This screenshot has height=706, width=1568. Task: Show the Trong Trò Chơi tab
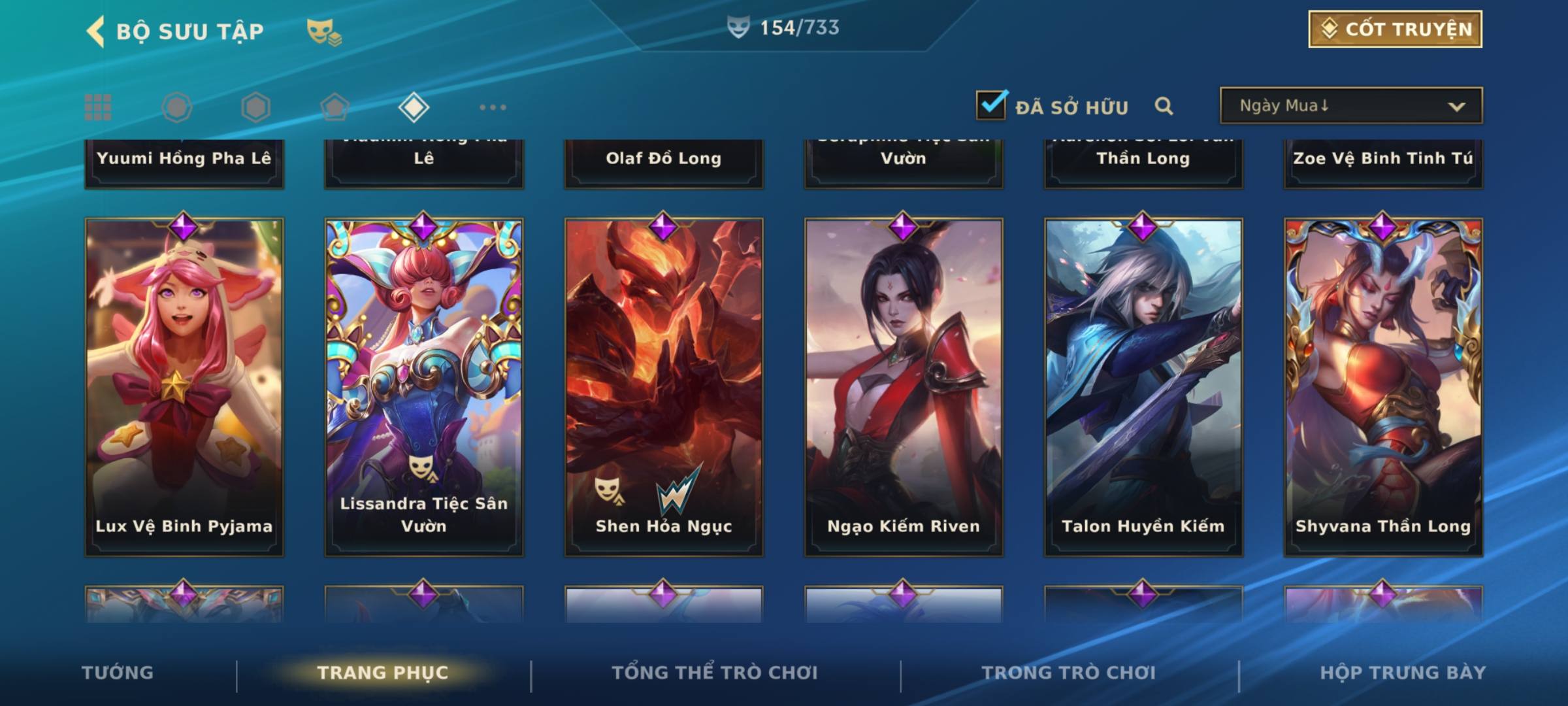pyautogui.click(x=1069, y=673)
